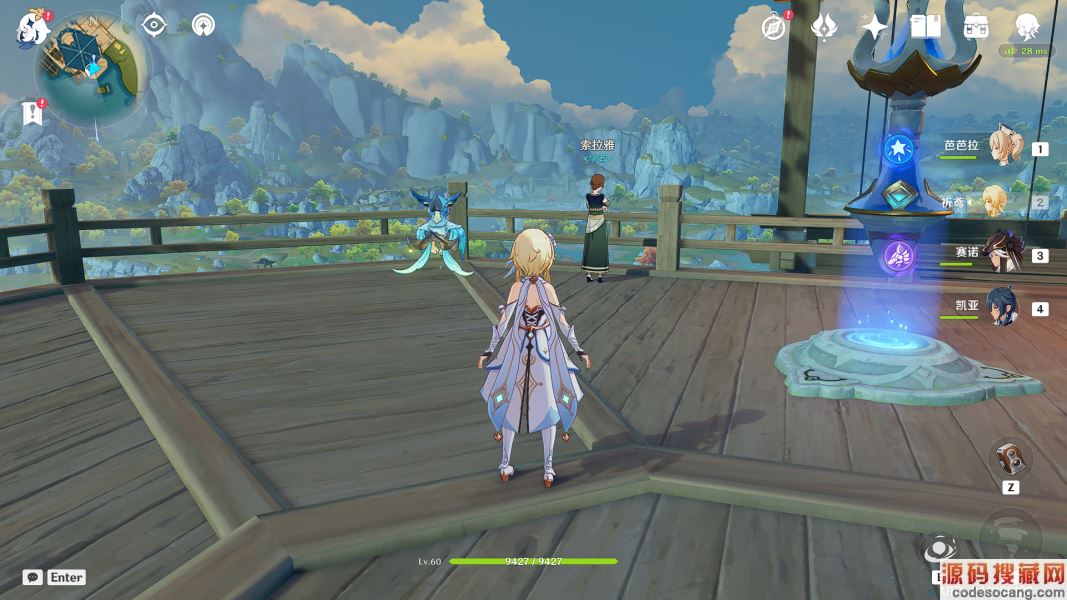The height and width of the screenshot is (600, 1067).
Task: Open the backpack inventory
Action: (976, 27)
